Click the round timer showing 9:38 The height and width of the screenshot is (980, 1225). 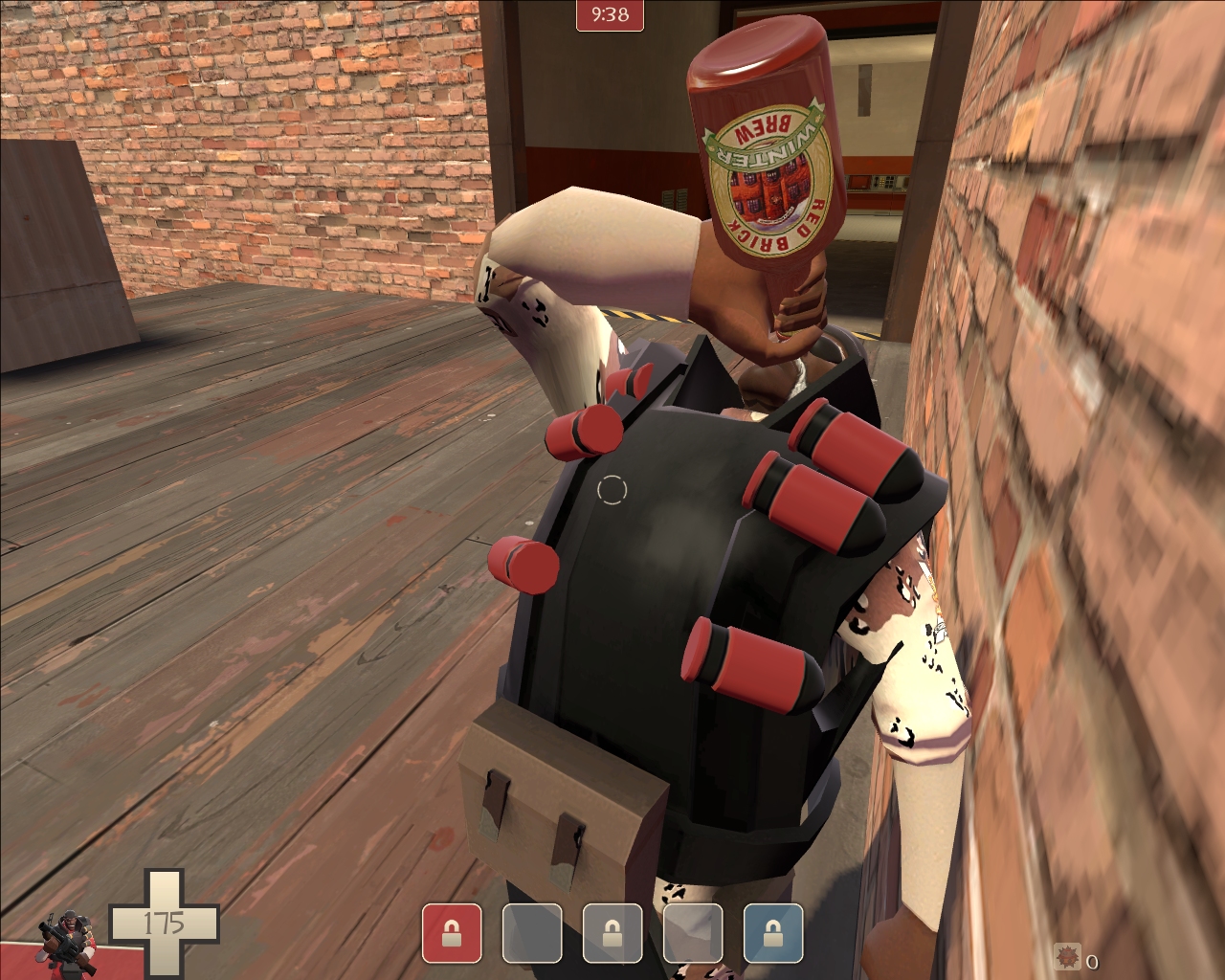[x=611, y=15]
